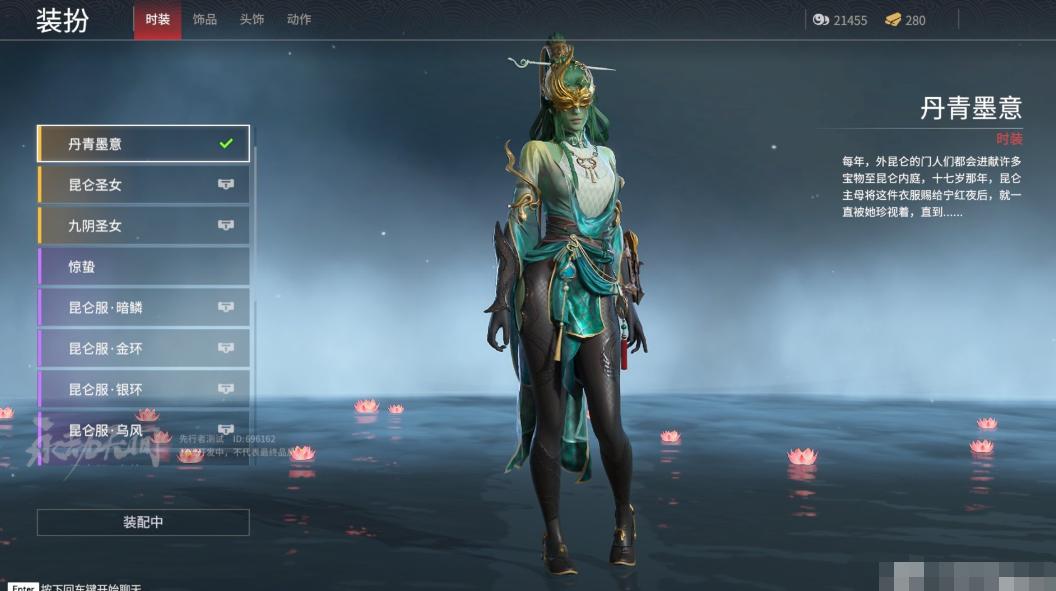Open the 动作 tab
Viewport: 1056px width, 591px height.
(x=299, y=20)
